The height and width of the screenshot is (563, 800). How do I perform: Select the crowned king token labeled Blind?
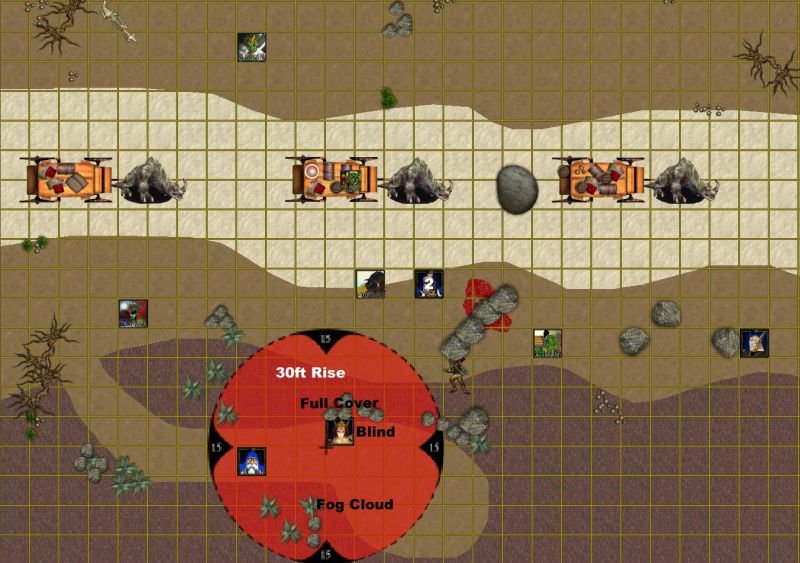[340, 432]
